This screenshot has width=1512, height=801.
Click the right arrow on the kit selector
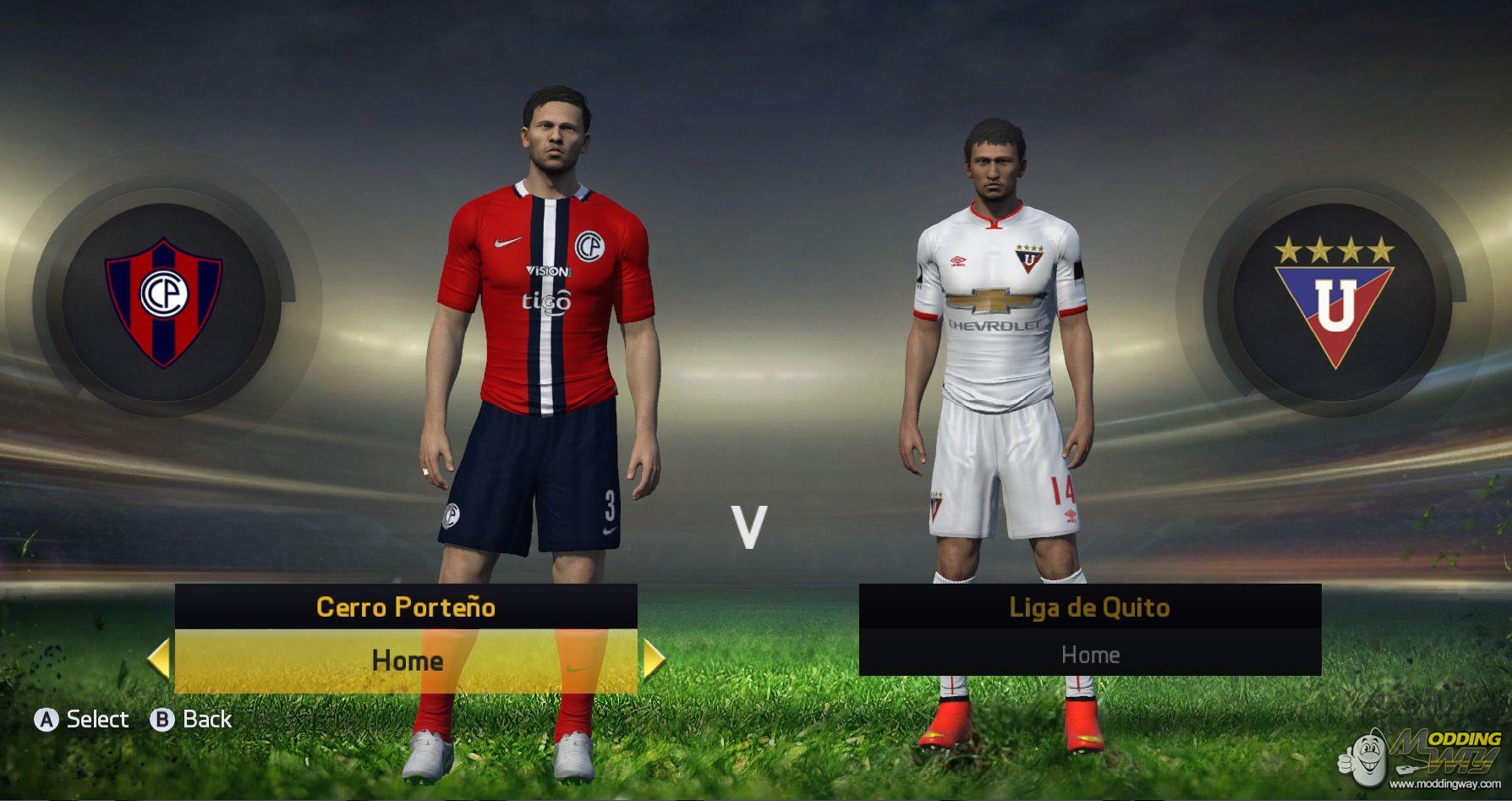click(650, 660)
